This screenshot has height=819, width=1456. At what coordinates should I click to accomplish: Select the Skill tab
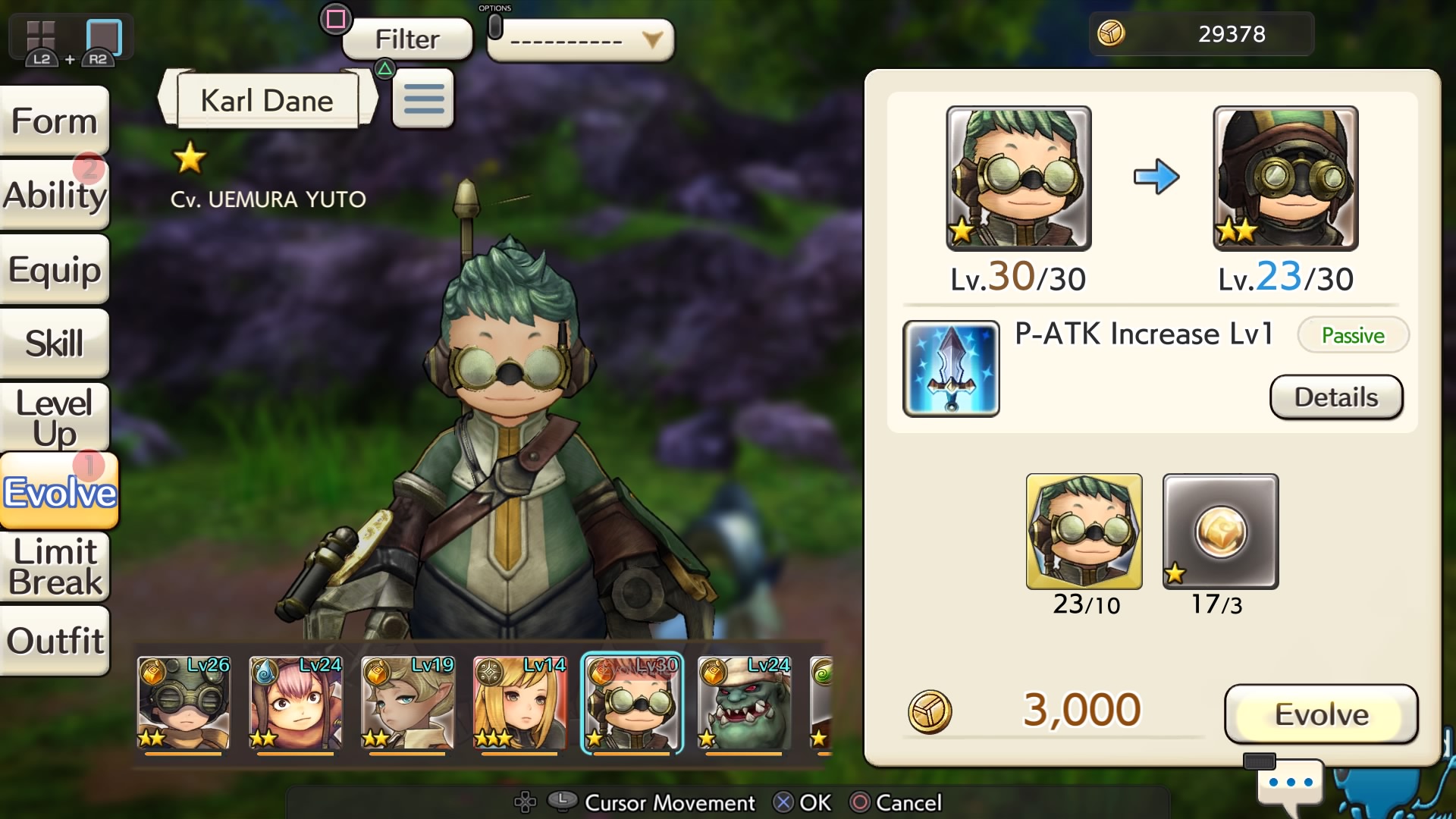click(55, 344)
